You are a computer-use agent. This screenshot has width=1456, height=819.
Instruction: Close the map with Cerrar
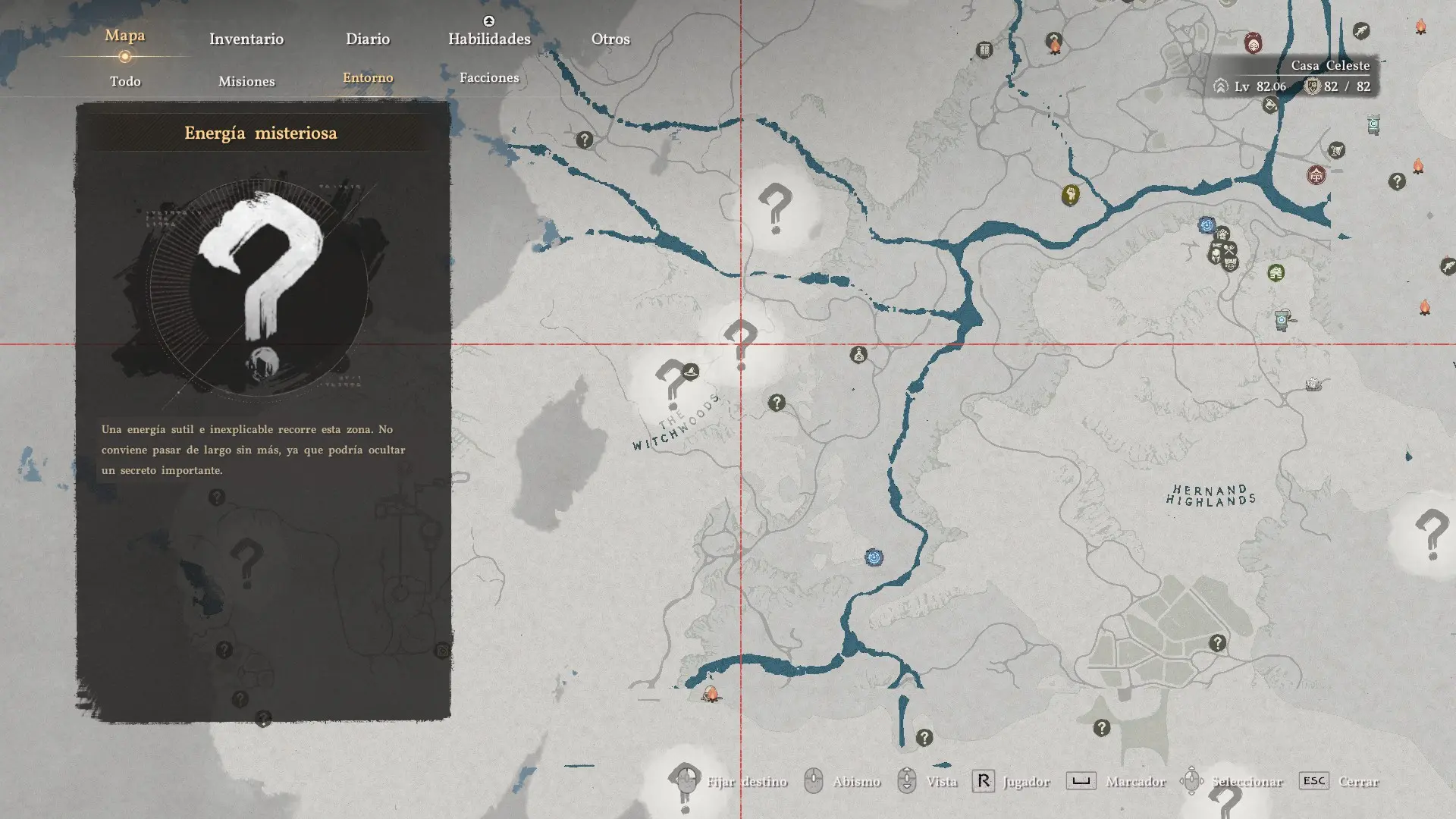pos(1357,781)
